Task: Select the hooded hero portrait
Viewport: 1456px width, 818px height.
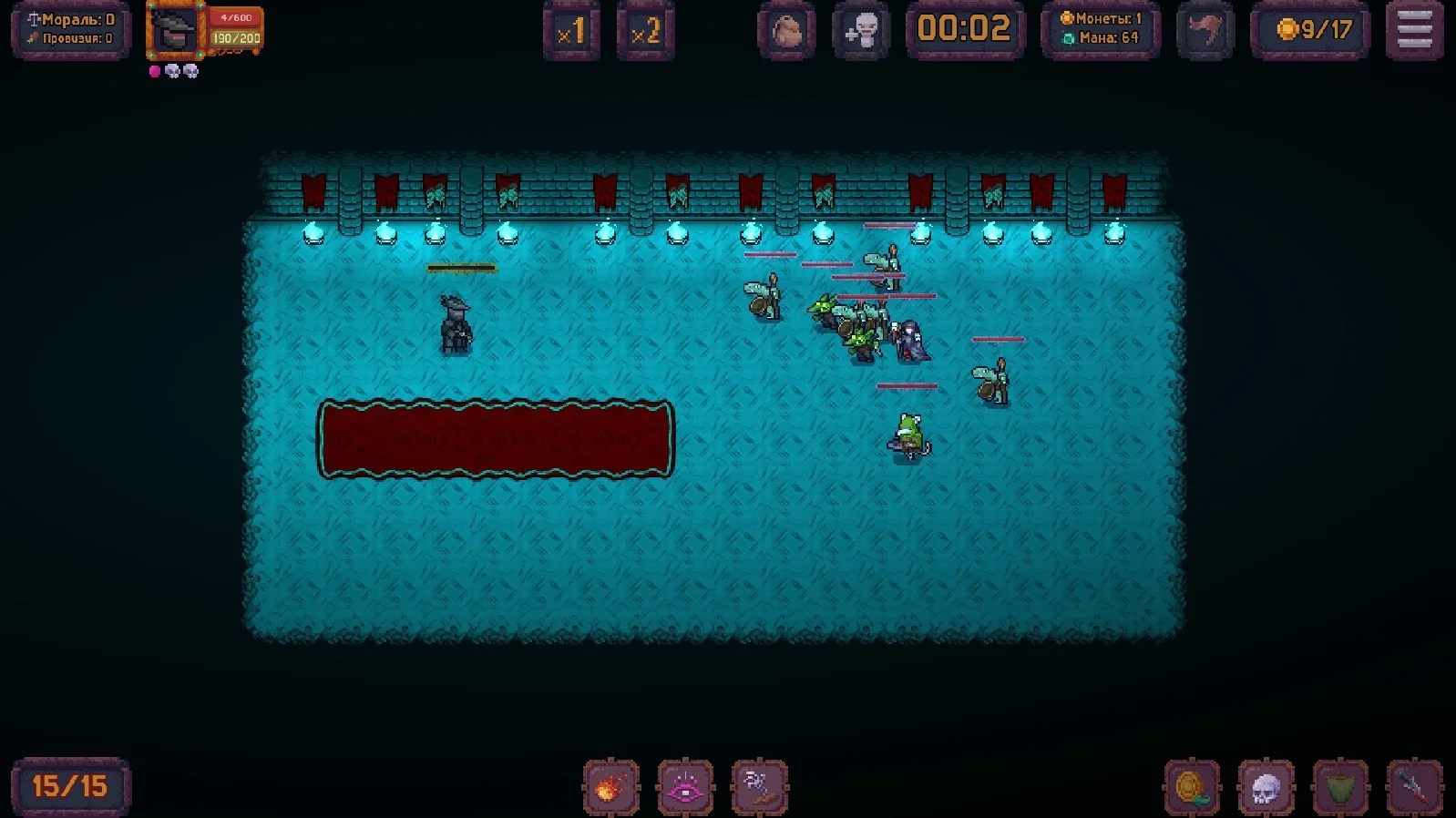Action: [x=175, y=32]
